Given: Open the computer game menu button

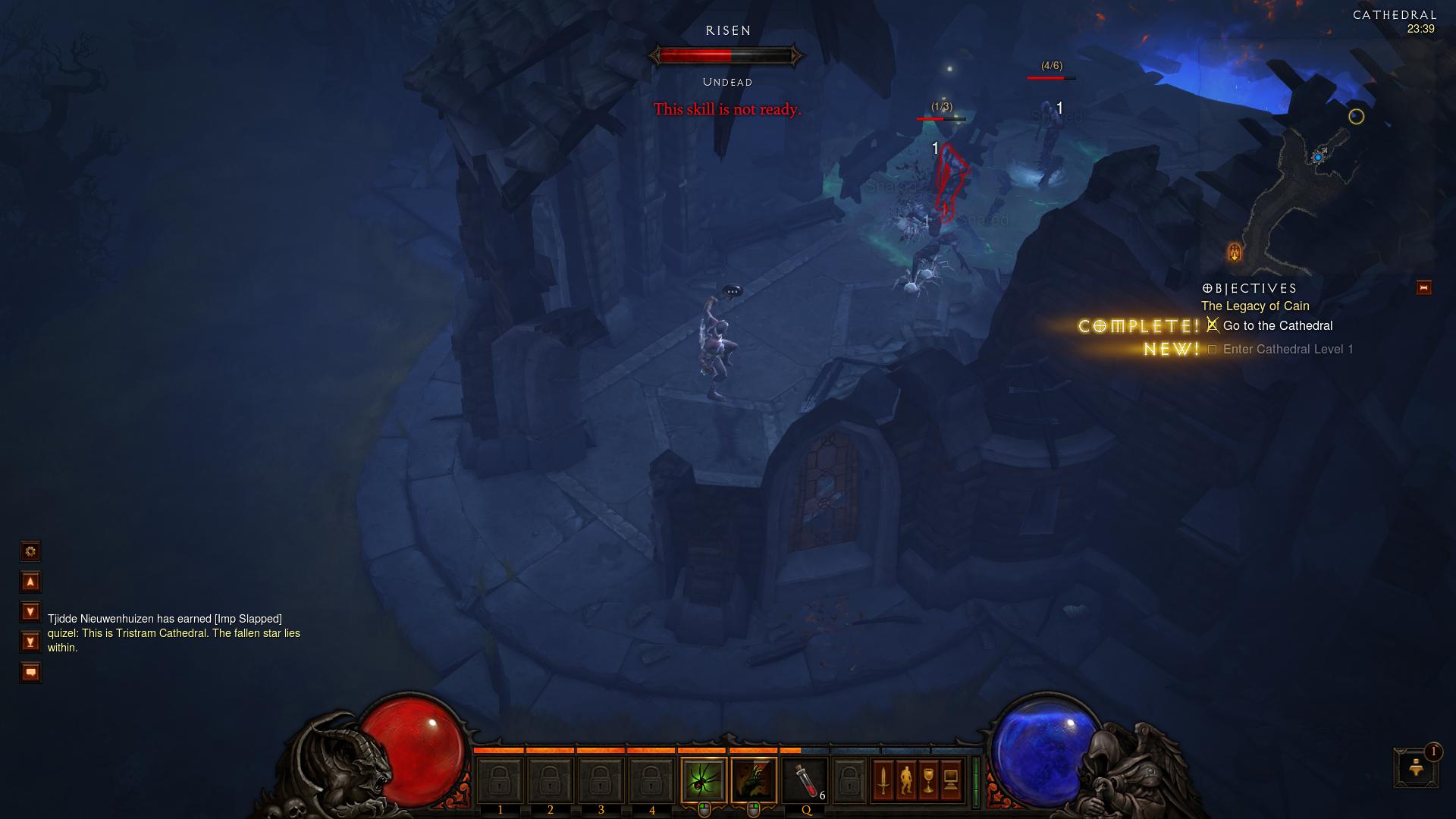Looking at the screenshot, I should (x=951, y=779).
